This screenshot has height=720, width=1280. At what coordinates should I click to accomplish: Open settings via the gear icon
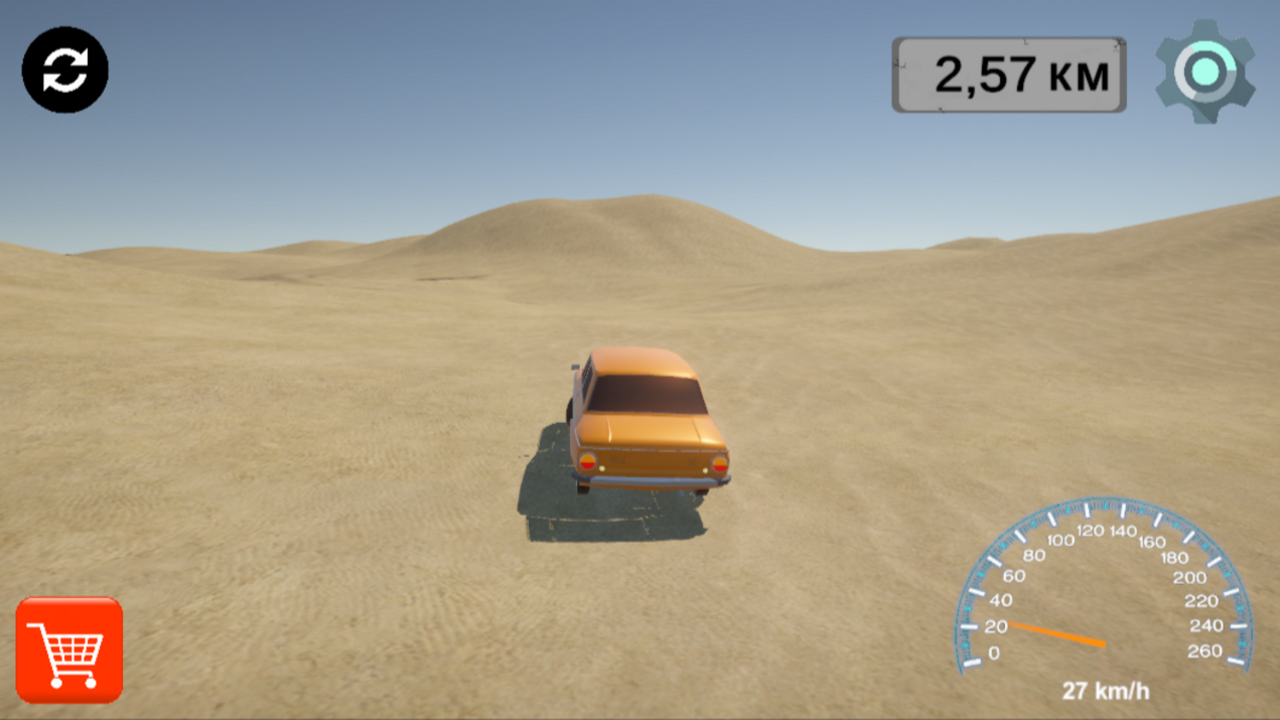point(1205,71)
